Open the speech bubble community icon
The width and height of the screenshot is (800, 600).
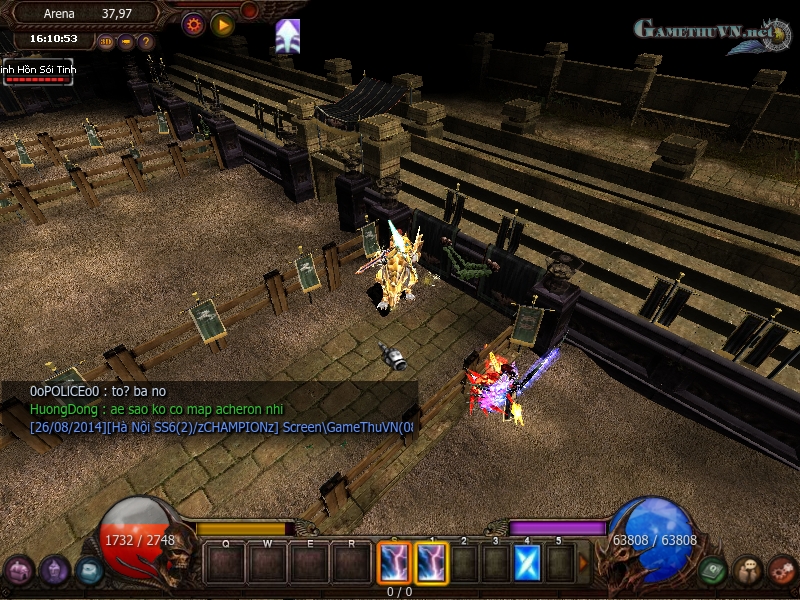coord(746,571)
